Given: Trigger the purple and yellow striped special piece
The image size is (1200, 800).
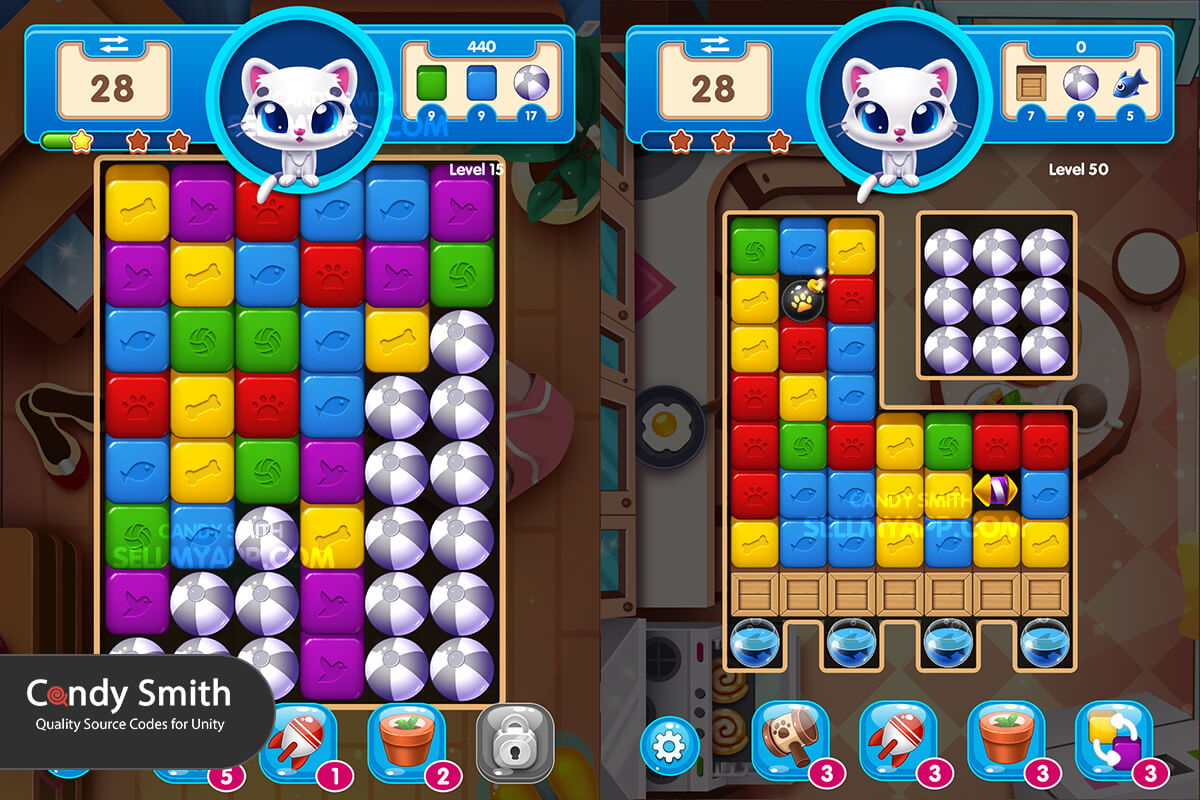Looking at the screenshot, I should (x=996, y=490).
